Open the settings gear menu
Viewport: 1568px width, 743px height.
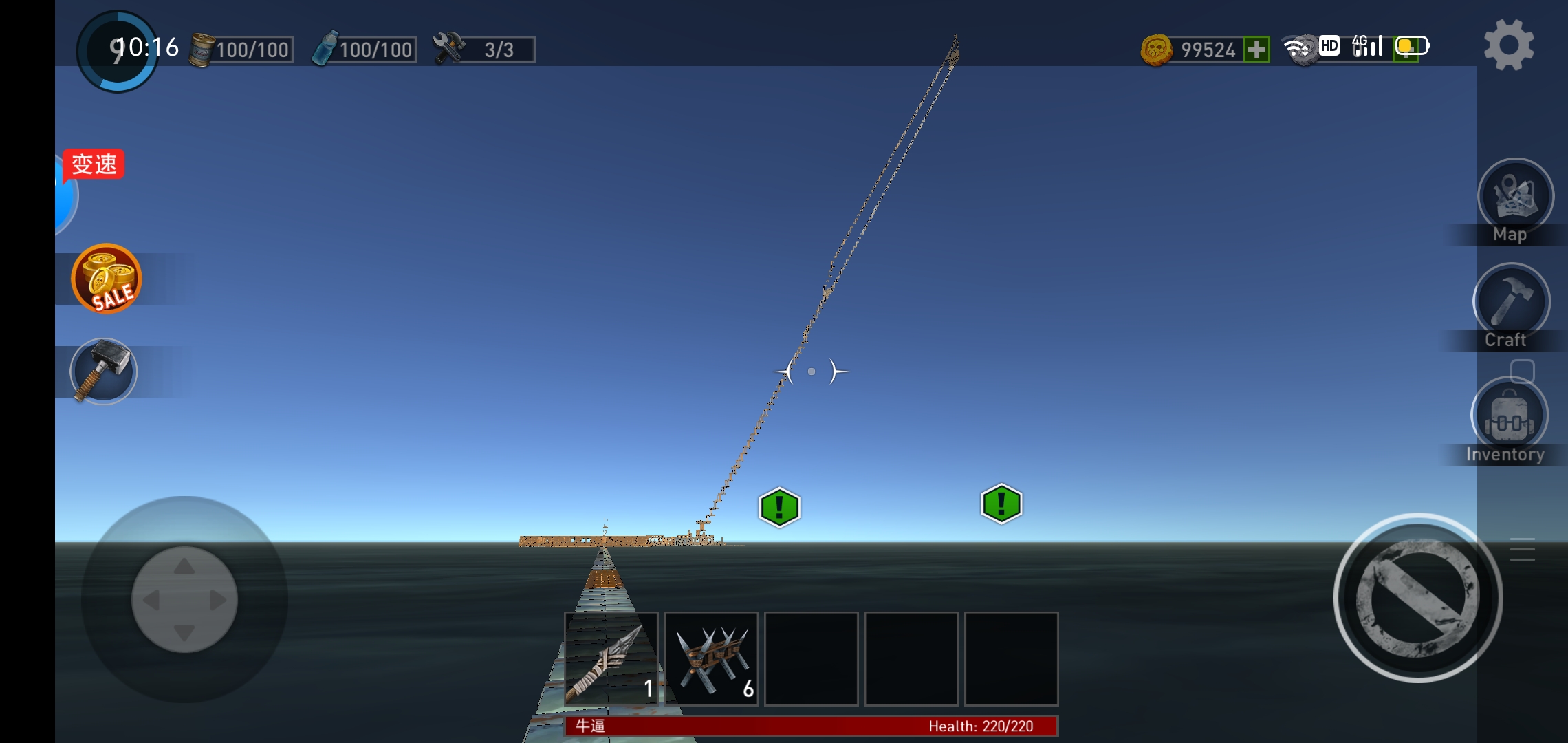tap(1509, 45)
